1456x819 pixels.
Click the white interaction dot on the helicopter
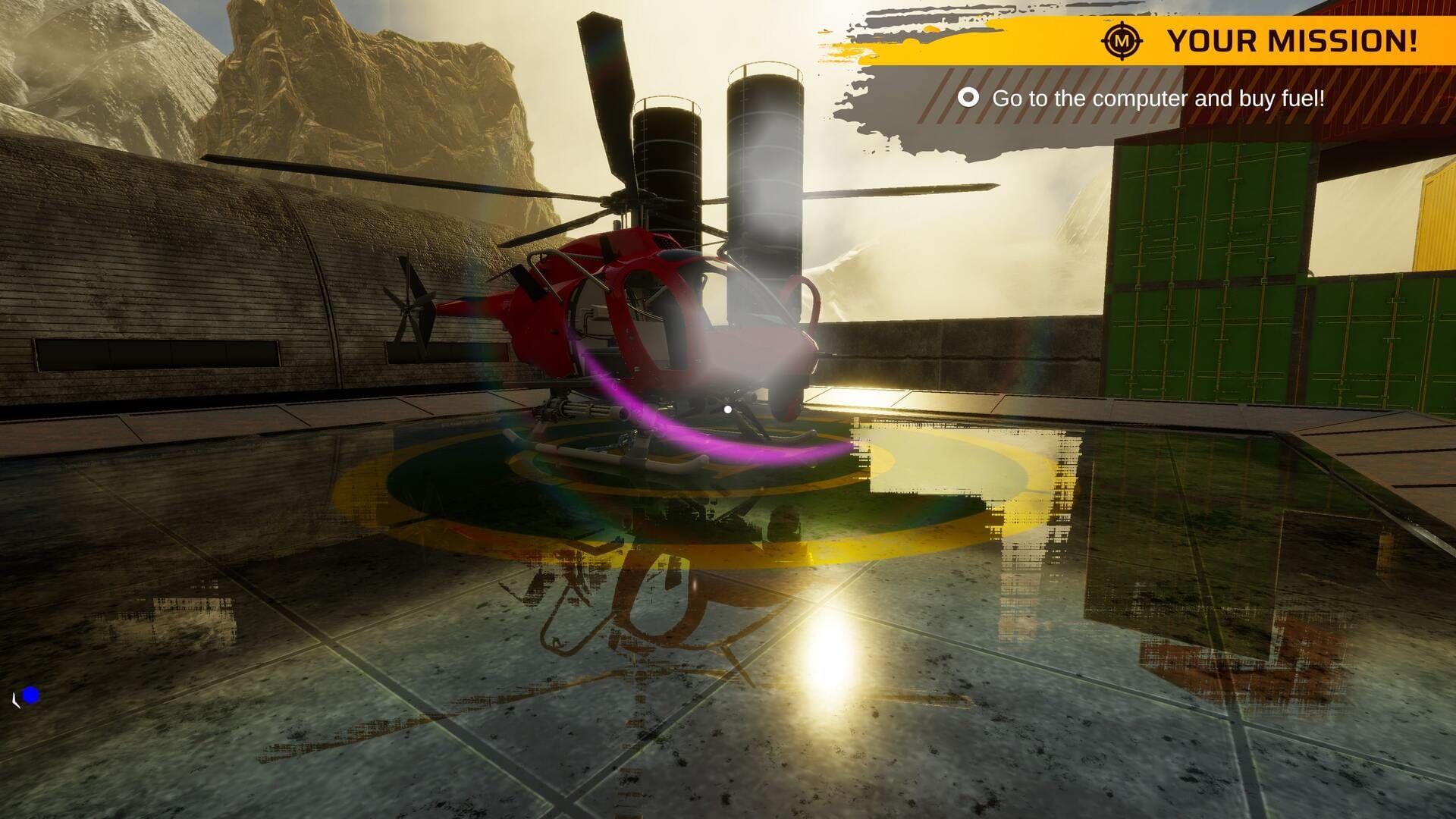click(726, 409)
